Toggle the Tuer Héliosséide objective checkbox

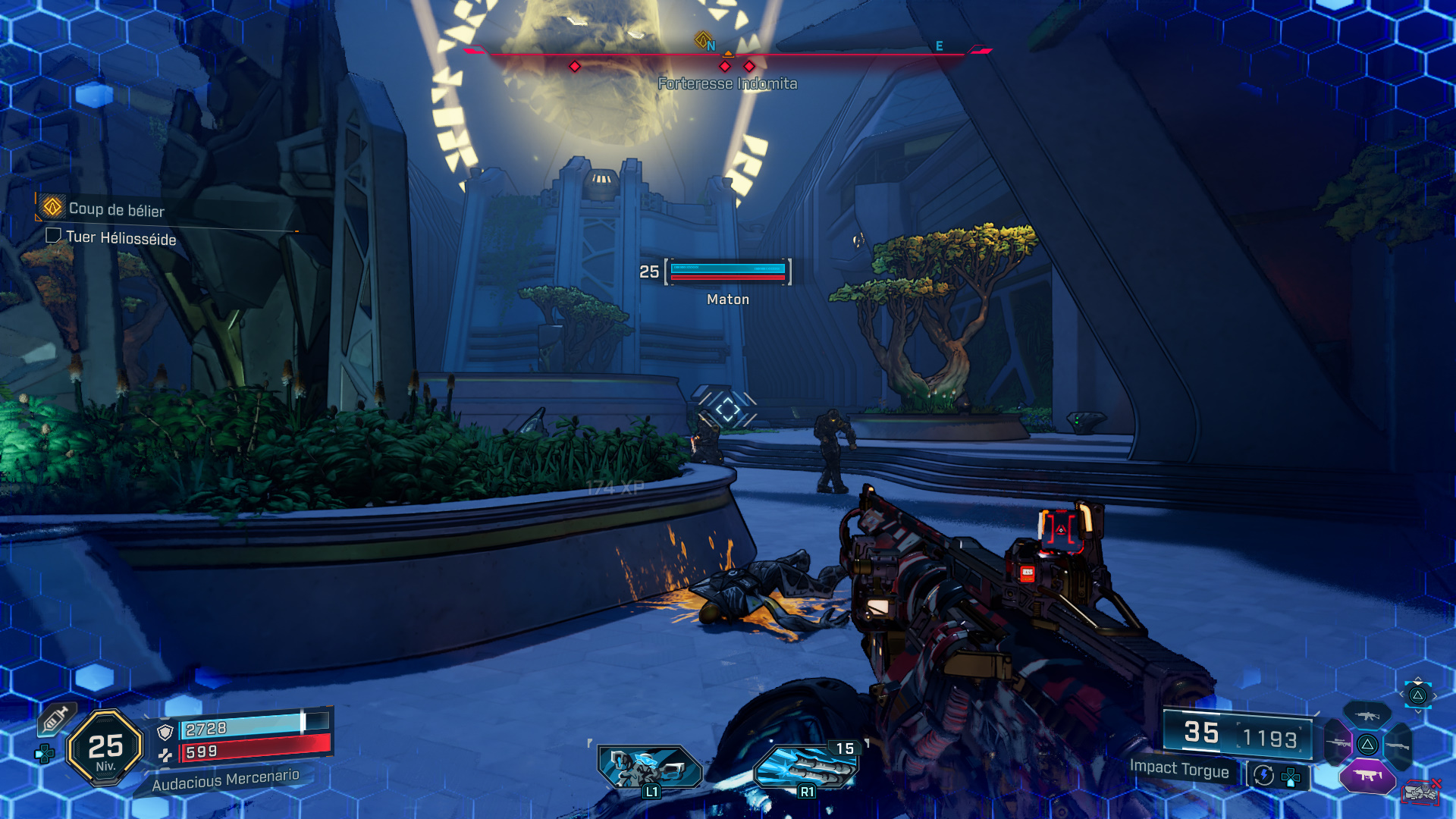(53, 236)
